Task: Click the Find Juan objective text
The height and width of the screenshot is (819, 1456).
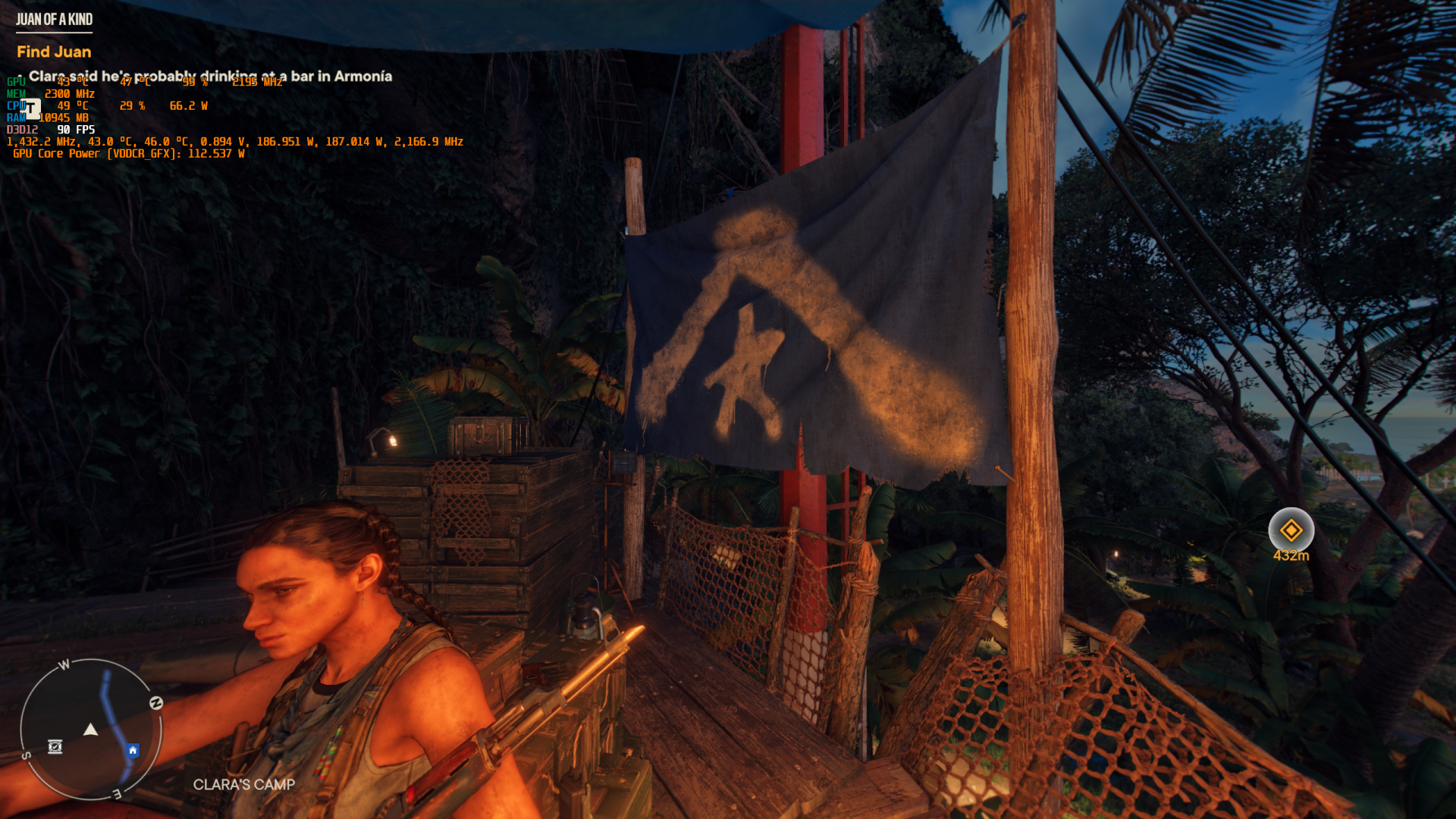Action: coord(53,52)
